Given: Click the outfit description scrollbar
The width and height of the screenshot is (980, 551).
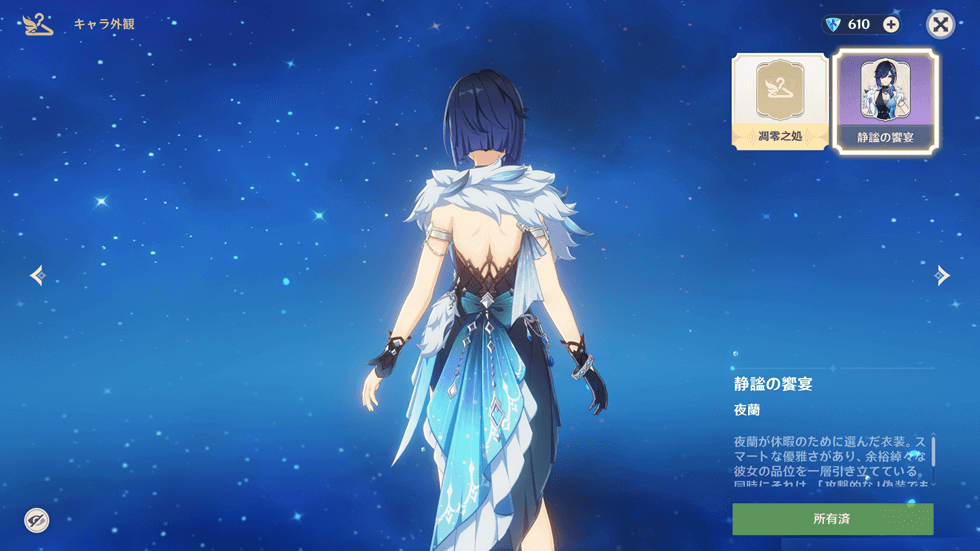Looking at the screenshot, I should pyautogui.click(x=933, y=451).
